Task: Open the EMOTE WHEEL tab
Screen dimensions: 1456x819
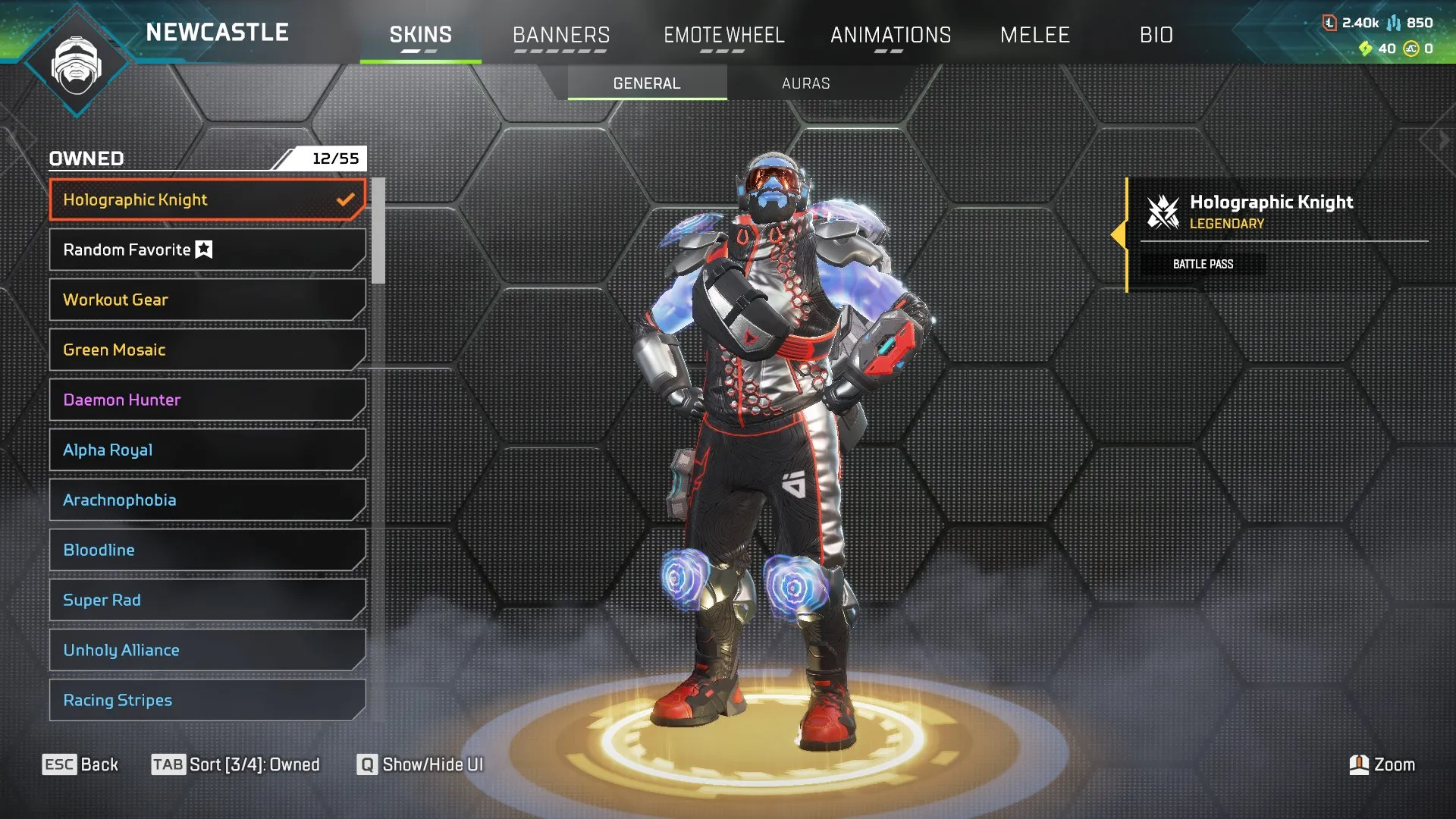Action: pyautogui.click(x=724, y=34)
